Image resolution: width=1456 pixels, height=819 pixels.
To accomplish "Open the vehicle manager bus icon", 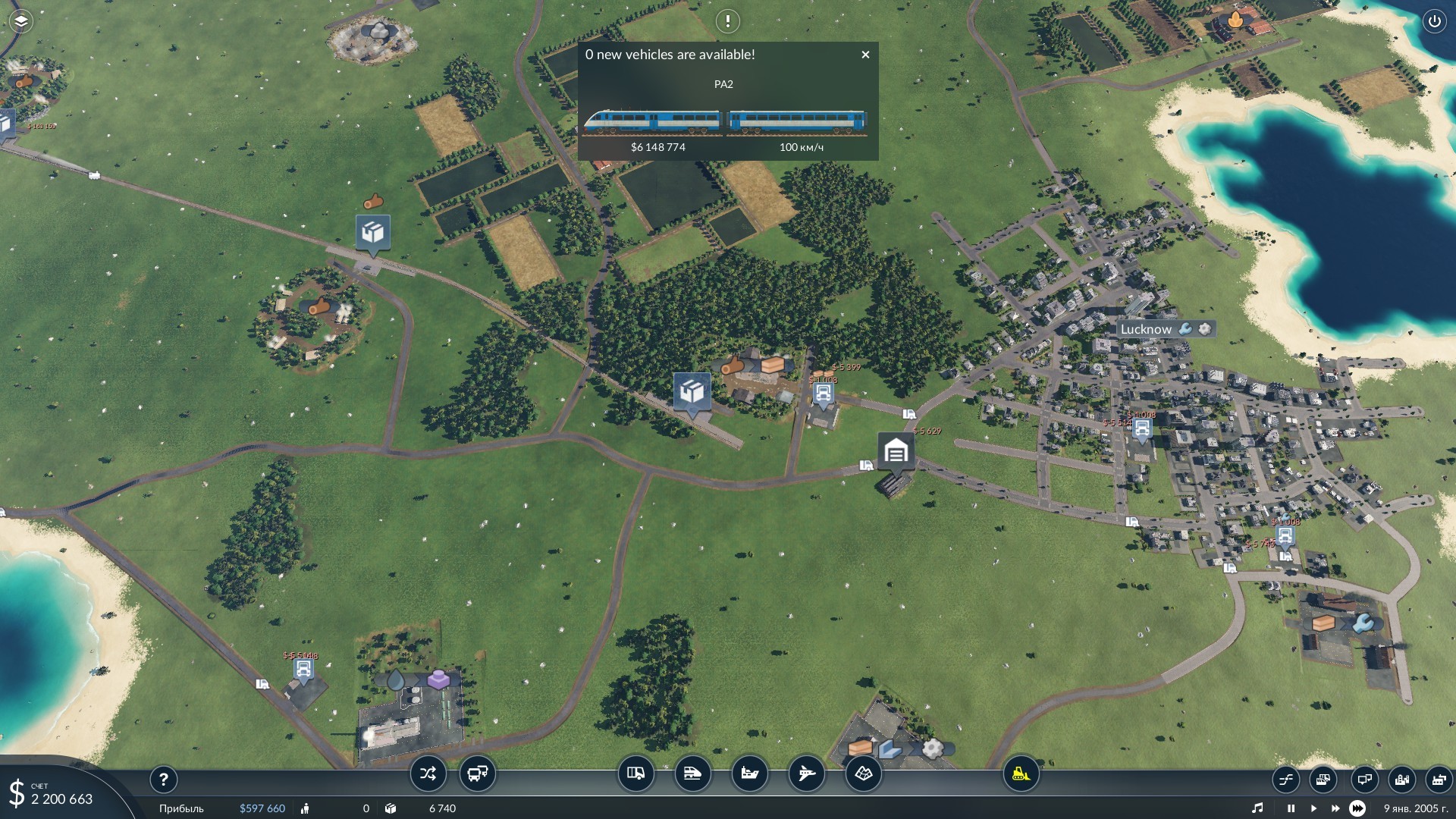I will coord(478,774).
